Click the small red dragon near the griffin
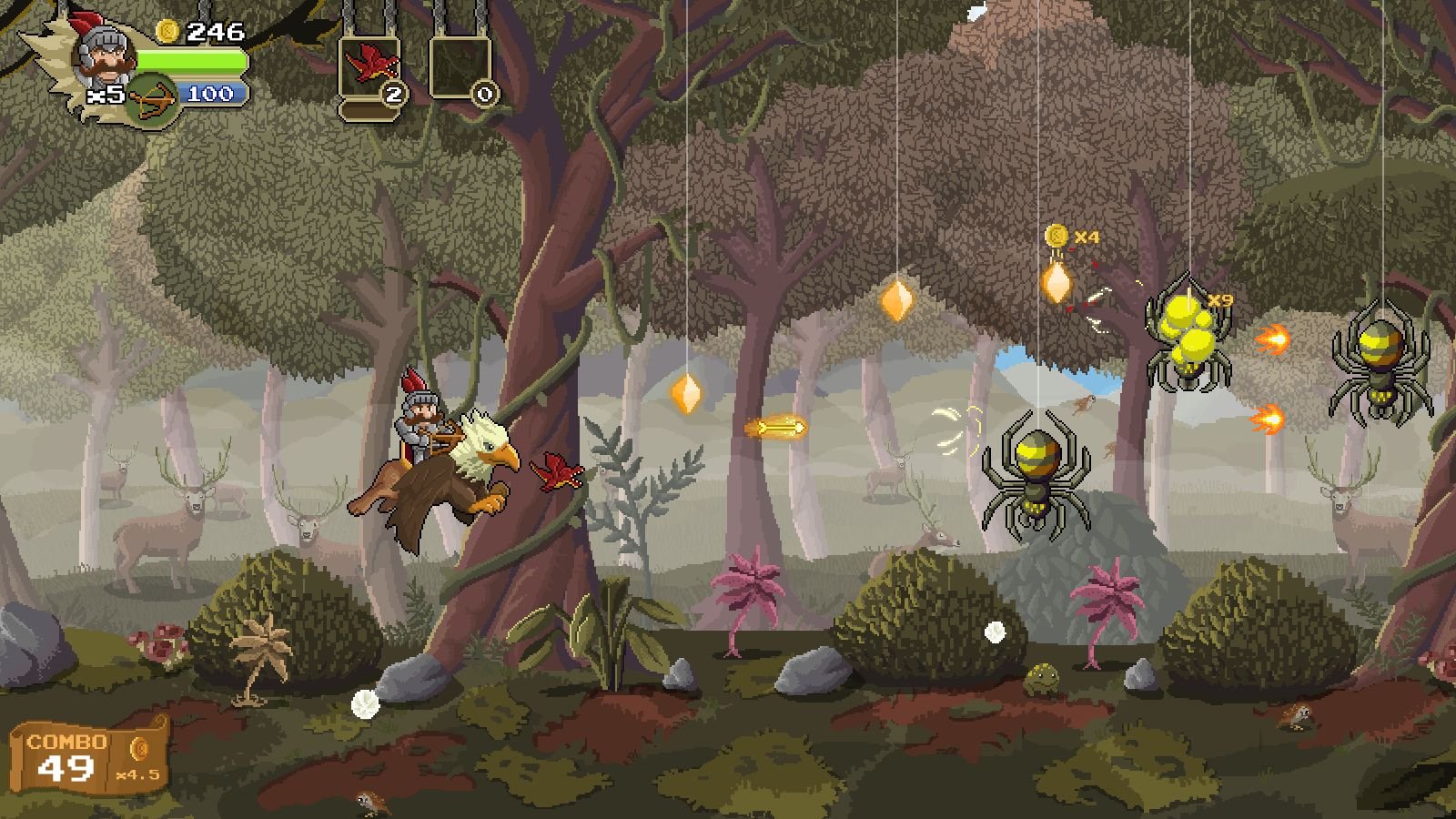The width and height of the screenshot is (1456, 819). [x=558, y=471]
